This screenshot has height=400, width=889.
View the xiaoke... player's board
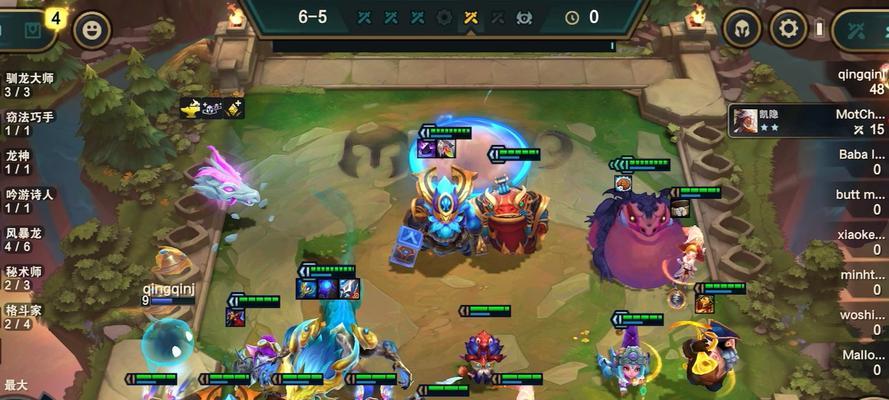(861, 240)
